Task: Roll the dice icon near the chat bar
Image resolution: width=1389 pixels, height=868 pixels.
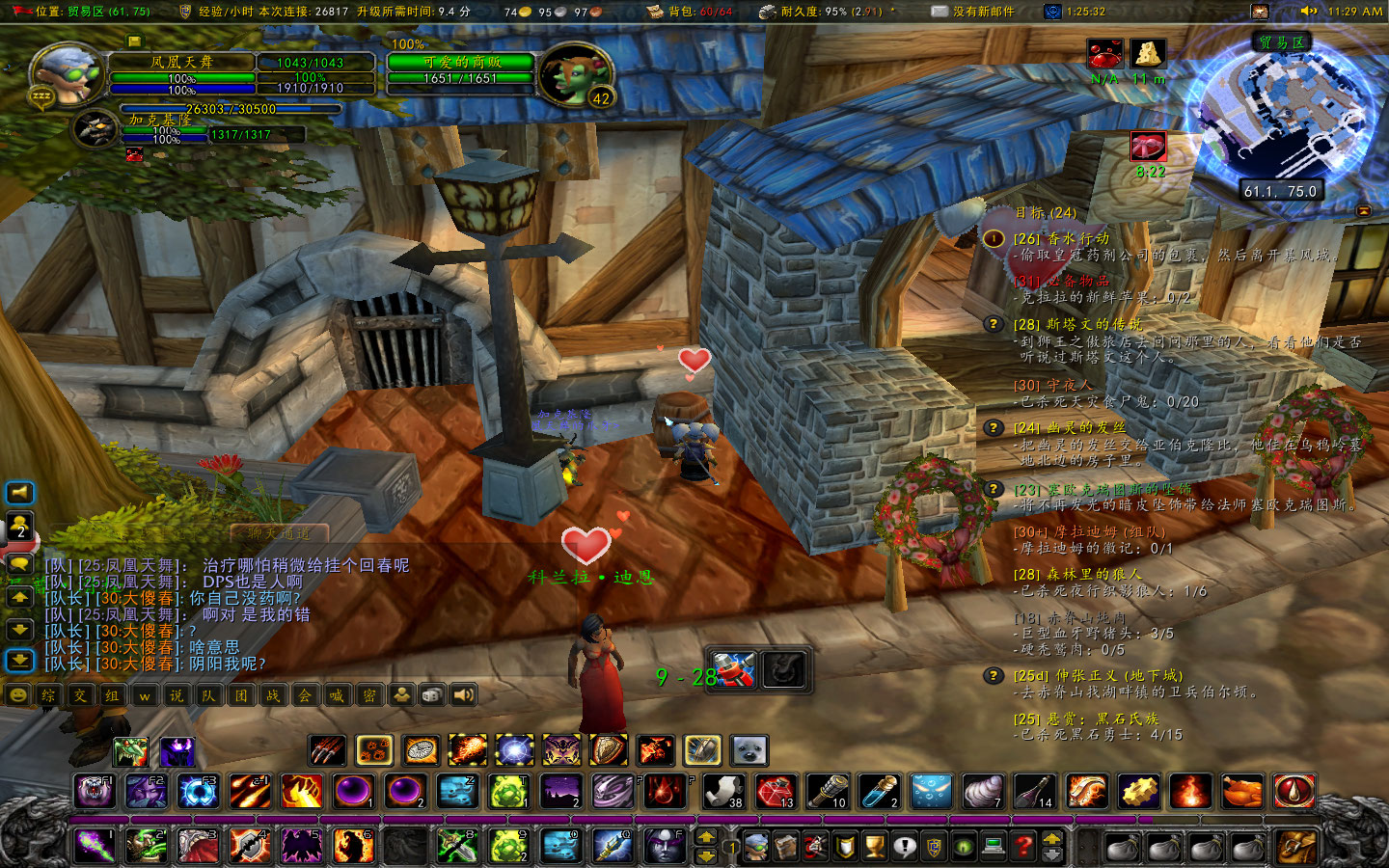Action: (432, 695)
